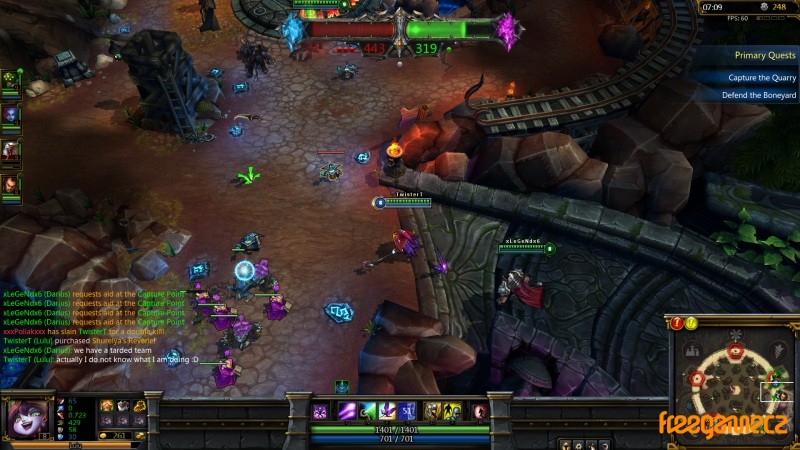The width and height of the screenshot is (800, 450).
Task: Use the first item in inventory
Action: (107, 405)
